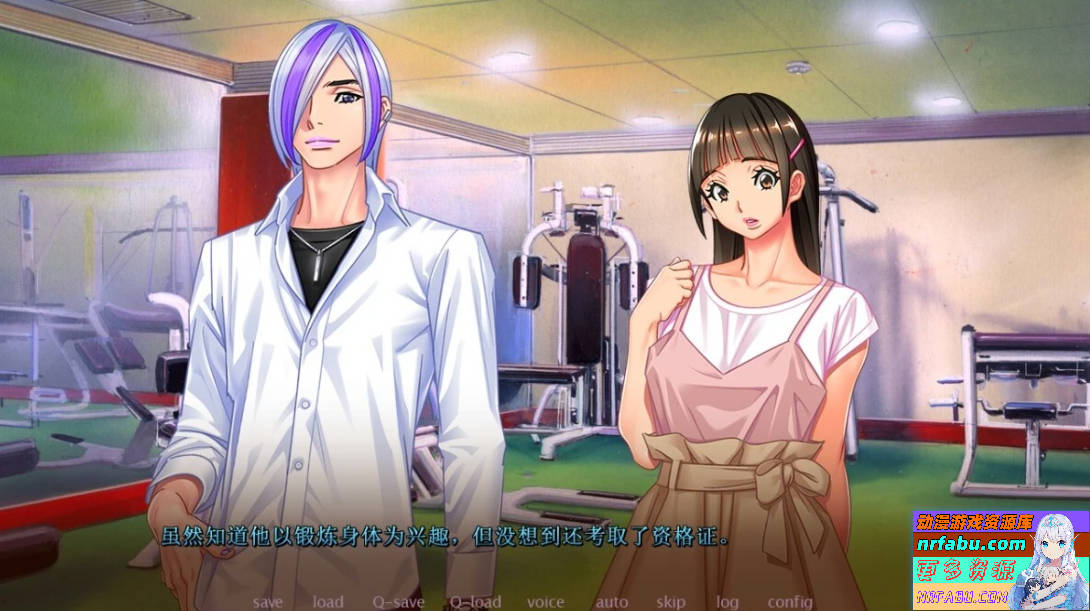This screenshot has width=1090, height=611.
Task: Open the load menu
Action: point(327,602)
